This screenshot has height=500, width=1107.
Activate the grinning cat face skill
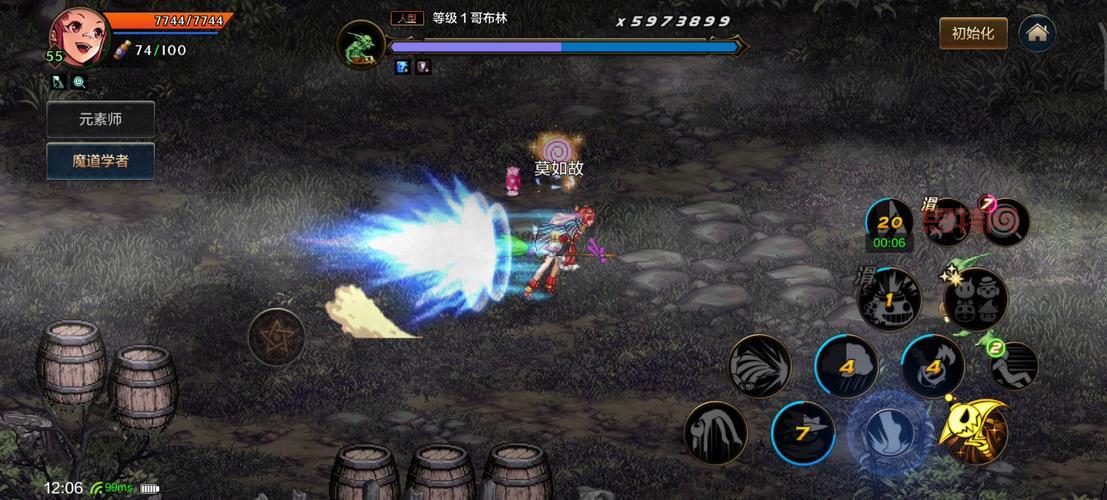click(x=888, y=300)
